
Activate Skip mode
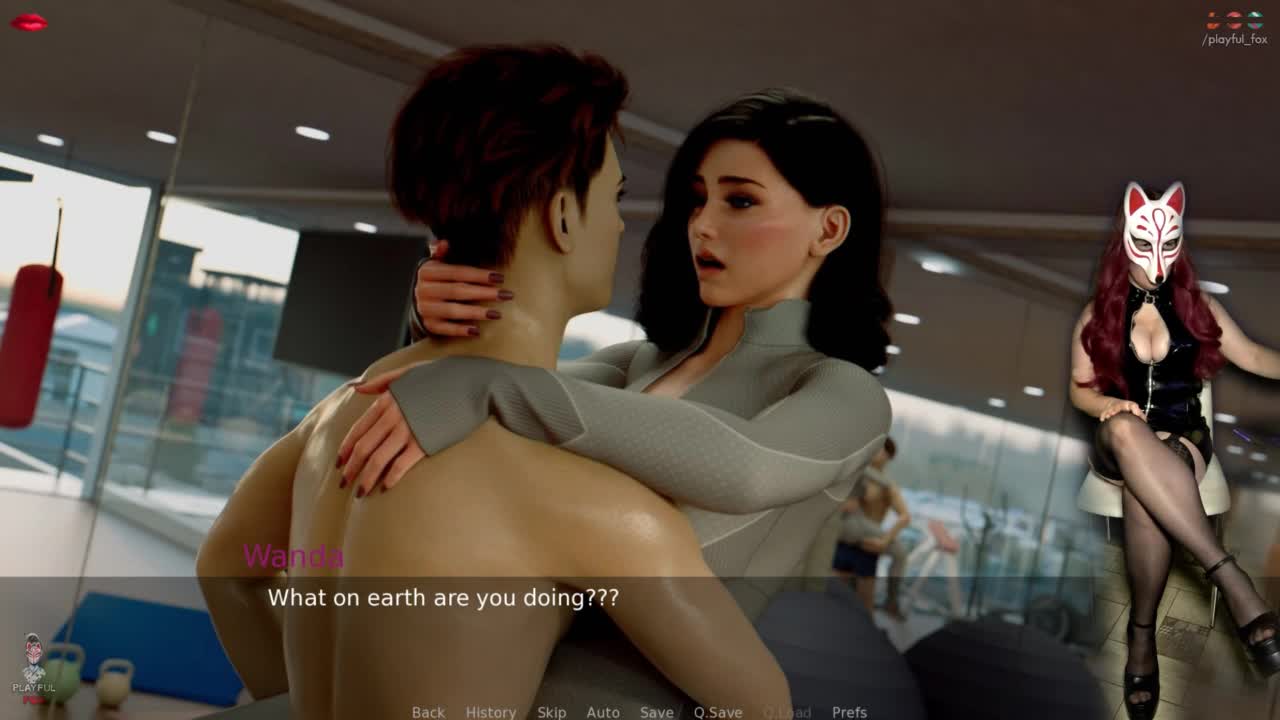pyautogui.click(x=551, y=712)
